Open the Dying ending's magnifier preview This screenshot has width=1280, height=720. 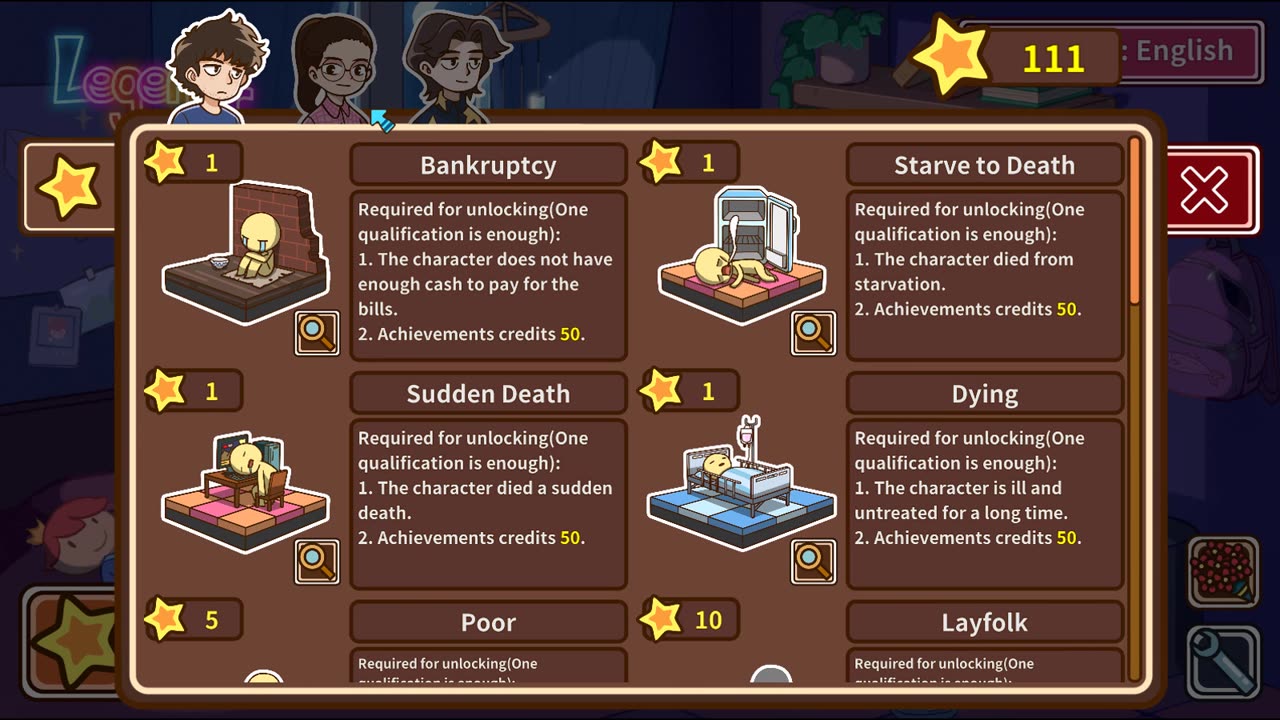coord(813,562)
